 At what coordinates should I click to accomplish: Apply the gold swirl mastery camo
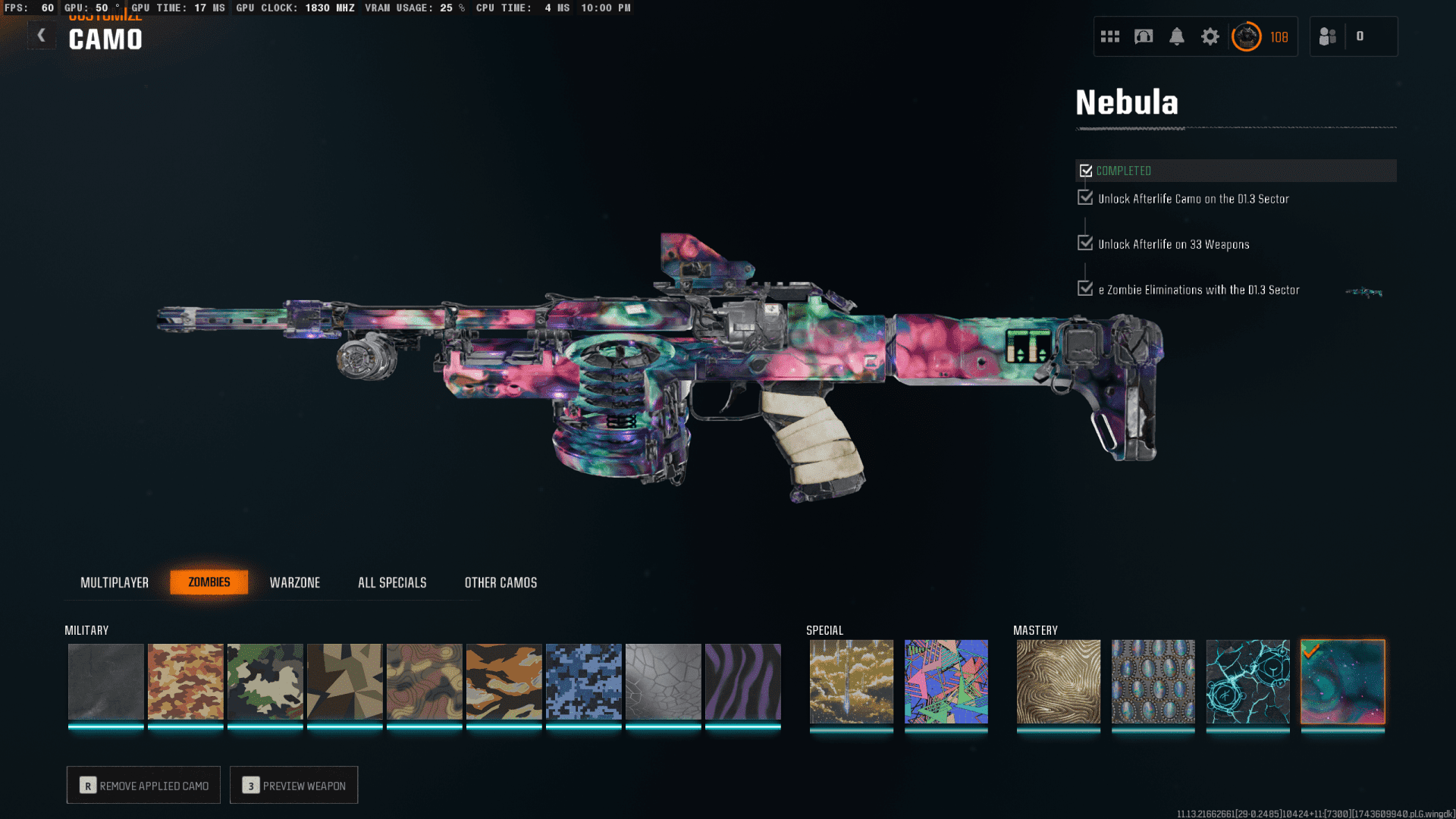click(x=1058, y=682)
